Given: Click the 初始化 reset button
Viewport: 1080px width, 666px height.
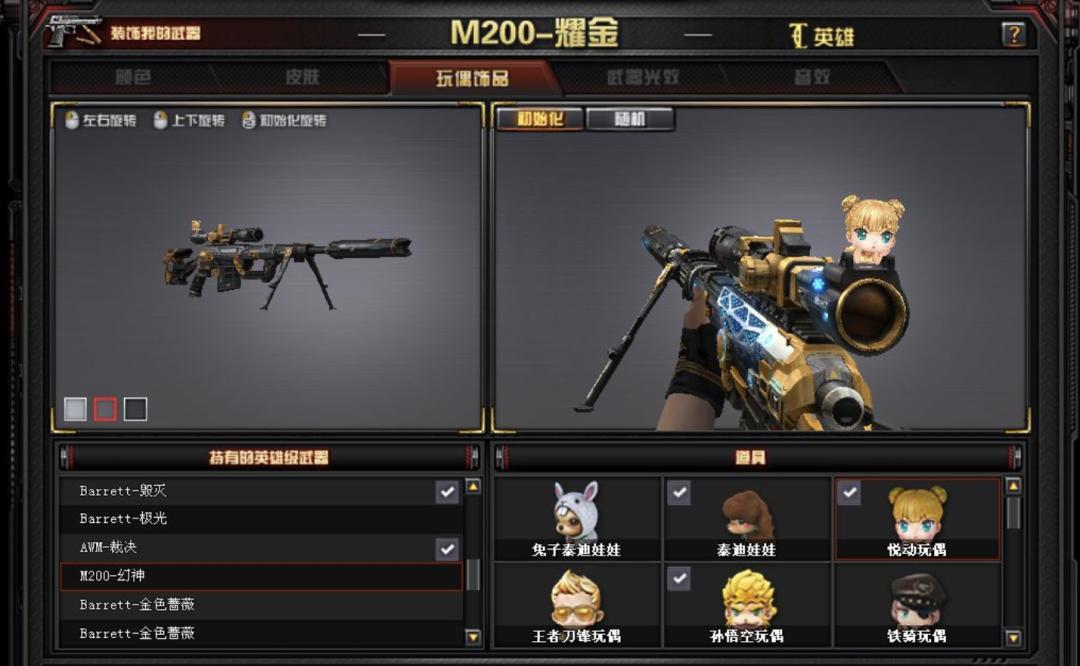Looking at the screenshot, I should pos(539,120).
